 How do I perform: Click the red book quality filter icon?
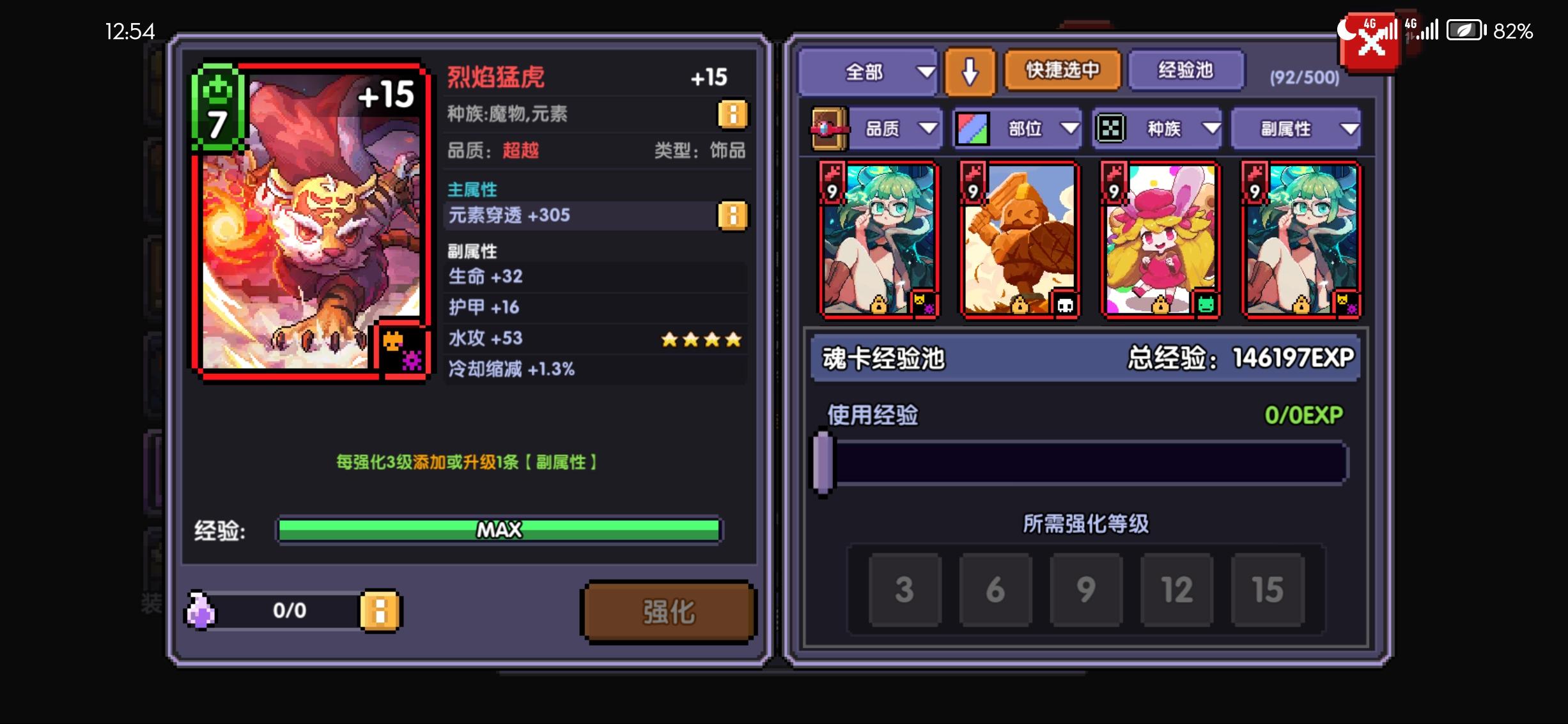(829, 128)
